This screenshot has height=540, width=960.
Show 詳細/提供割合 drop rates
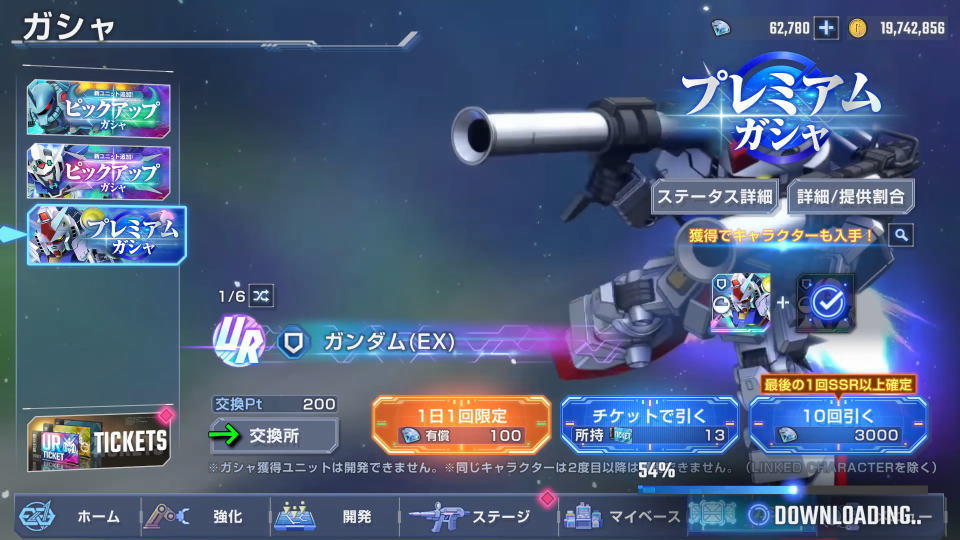(851, 196)
